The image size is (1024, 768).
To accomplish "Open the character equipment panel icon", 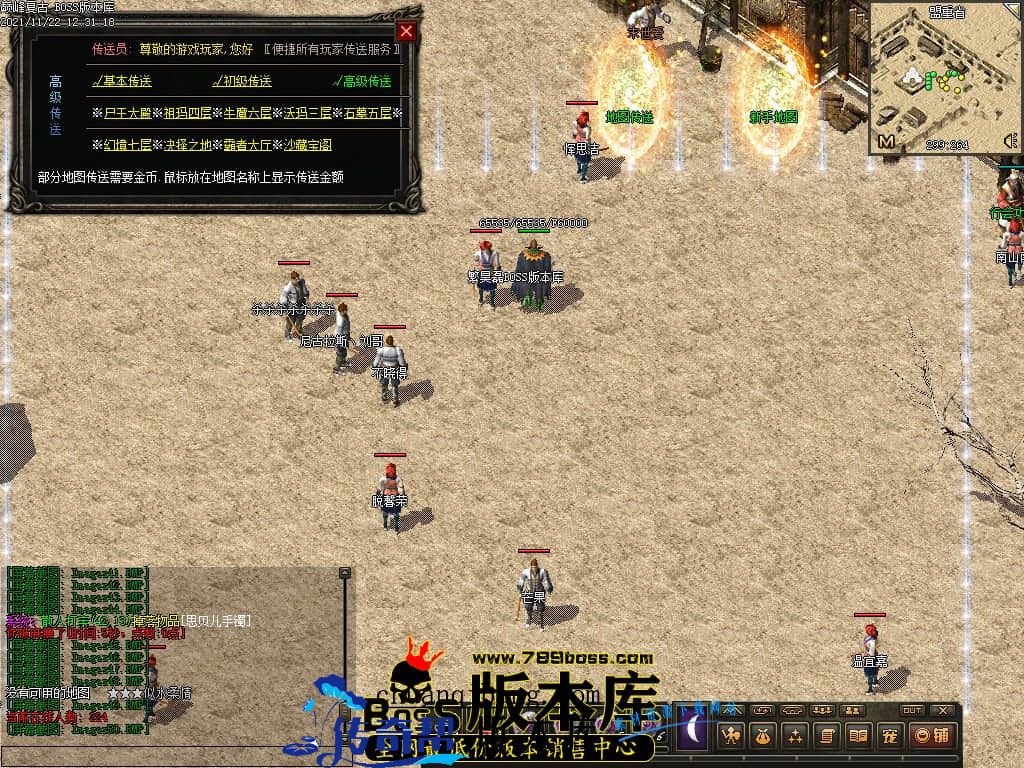I will click(x=731, y=736).
